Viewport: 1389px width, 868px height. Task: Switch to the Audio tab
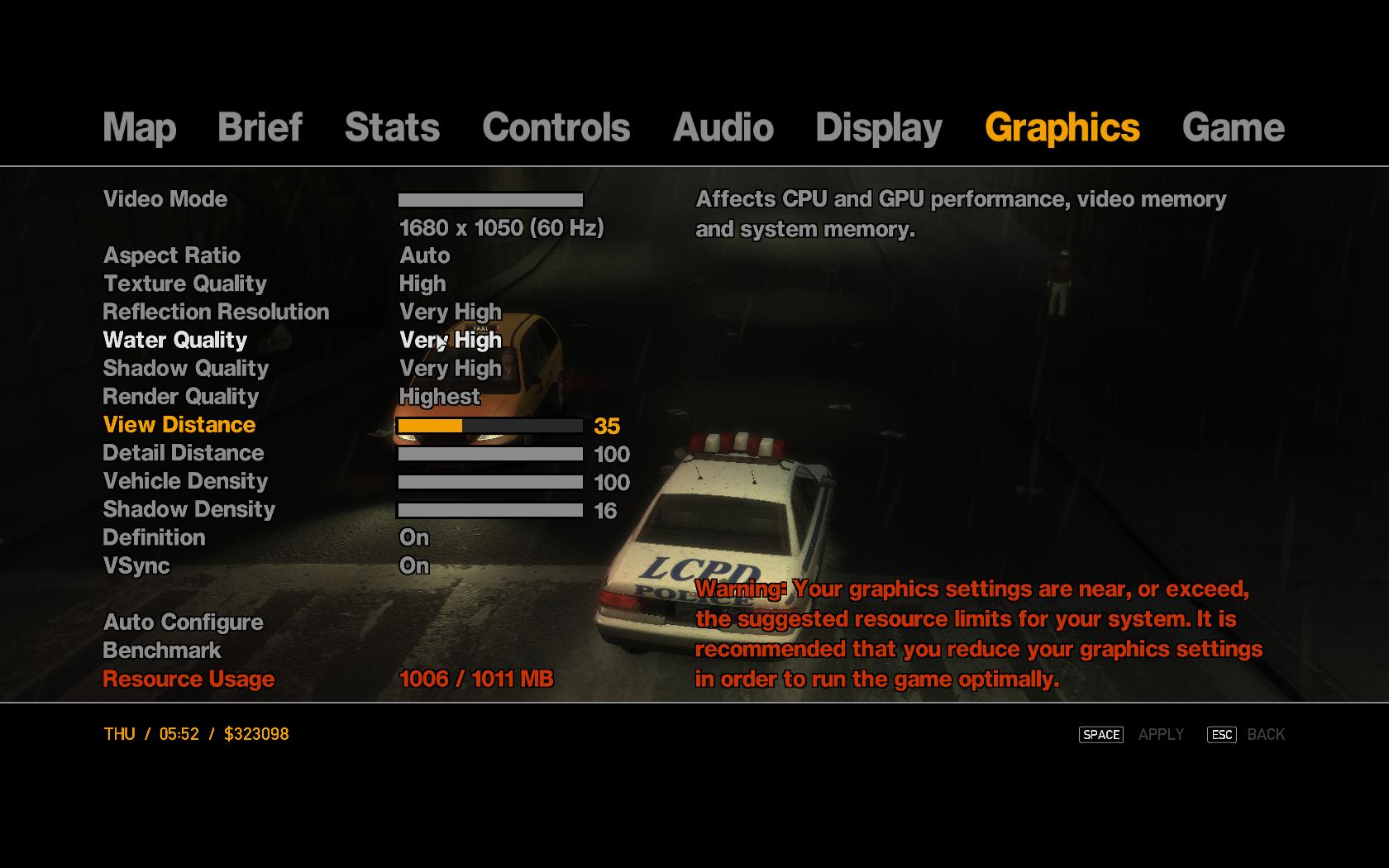[724, 128]
